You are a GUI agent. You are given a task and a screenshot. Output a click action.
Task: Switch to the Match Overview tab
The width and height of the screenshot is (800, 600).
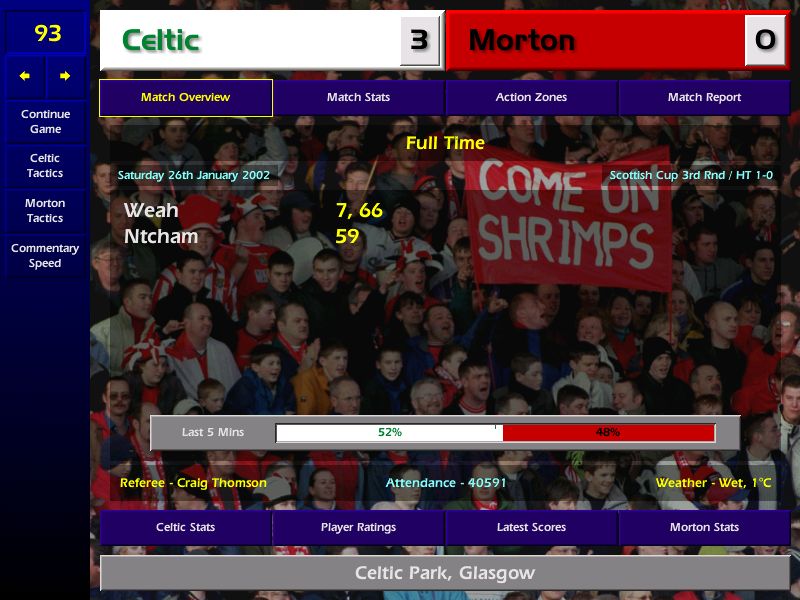(185, 97)
